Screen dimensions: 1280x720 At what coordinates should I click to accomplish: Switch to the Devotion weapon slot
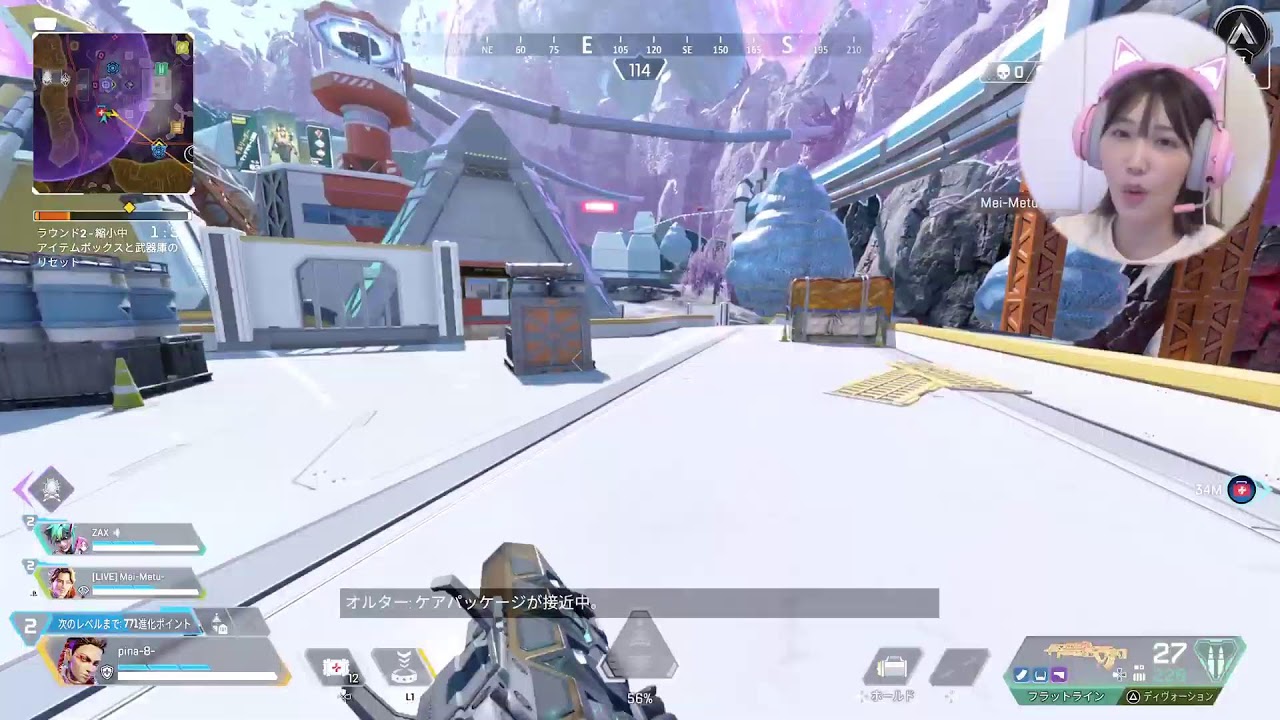1179,697
